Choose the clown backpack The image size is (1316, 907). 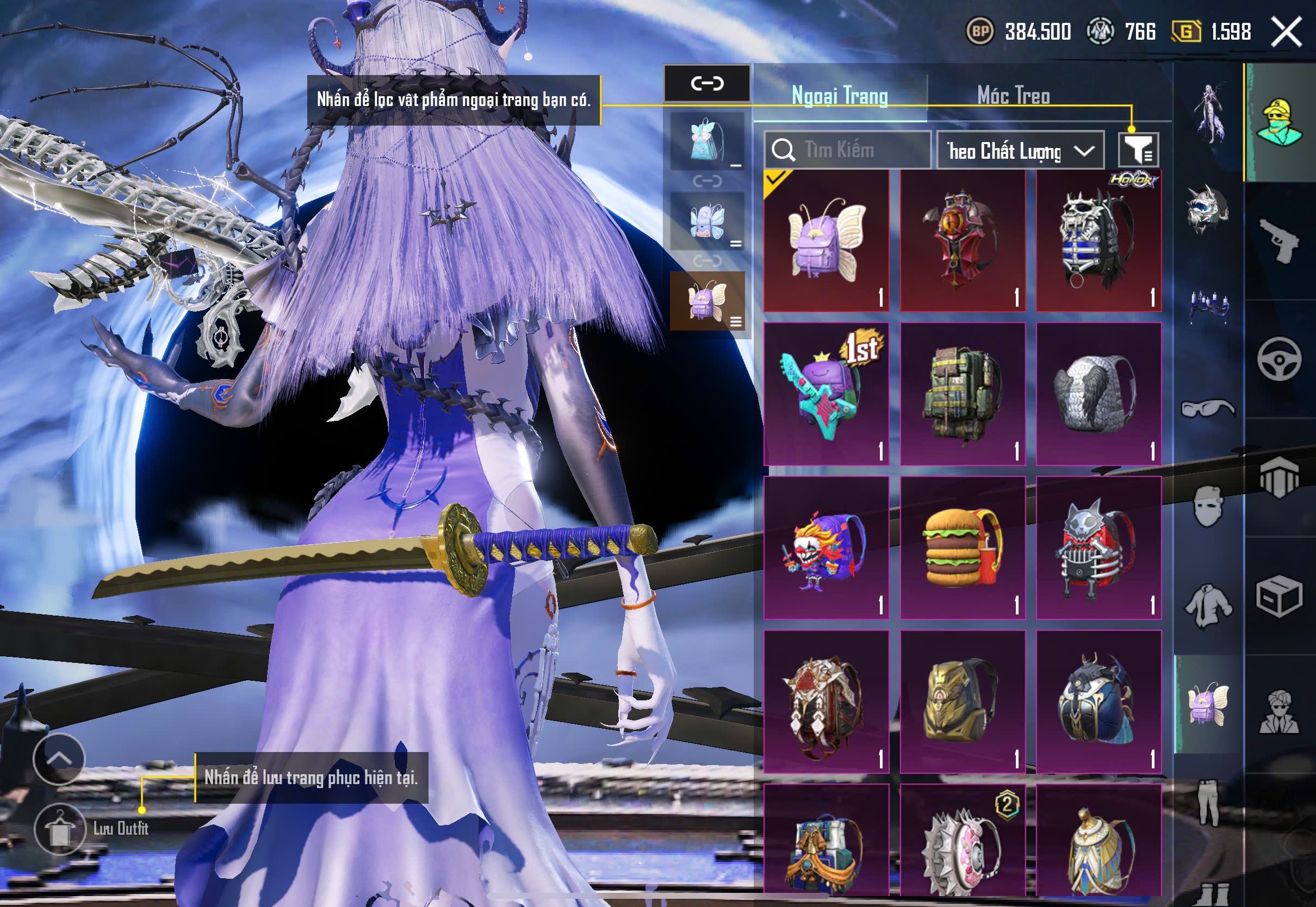[x=826, y=548]
